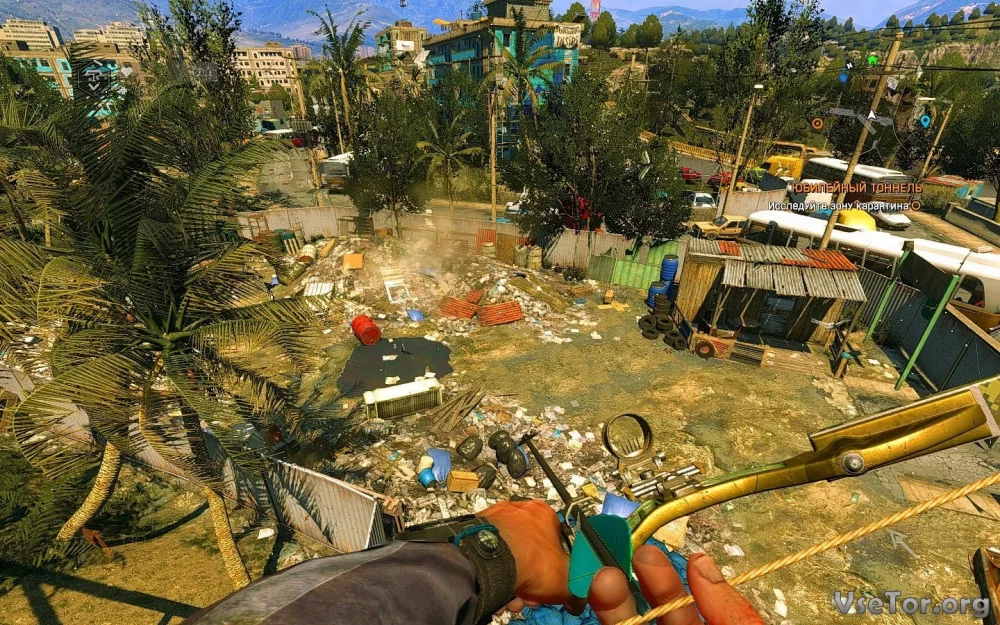Select the green safe house marker on minimap

tap(871, 60)
